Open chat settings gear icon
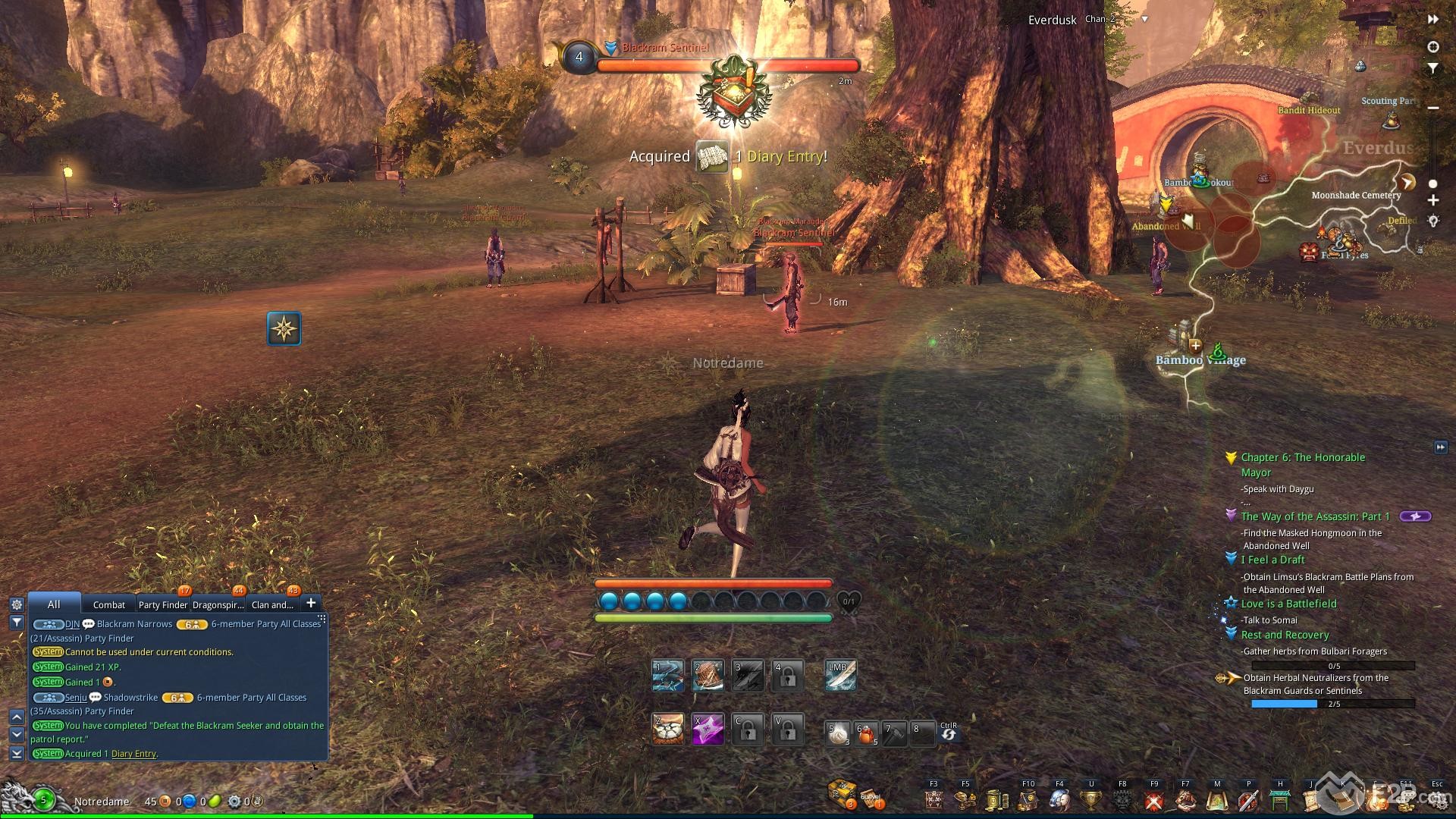Viewport: 1456px width, 819px height. tap(16, 604)
